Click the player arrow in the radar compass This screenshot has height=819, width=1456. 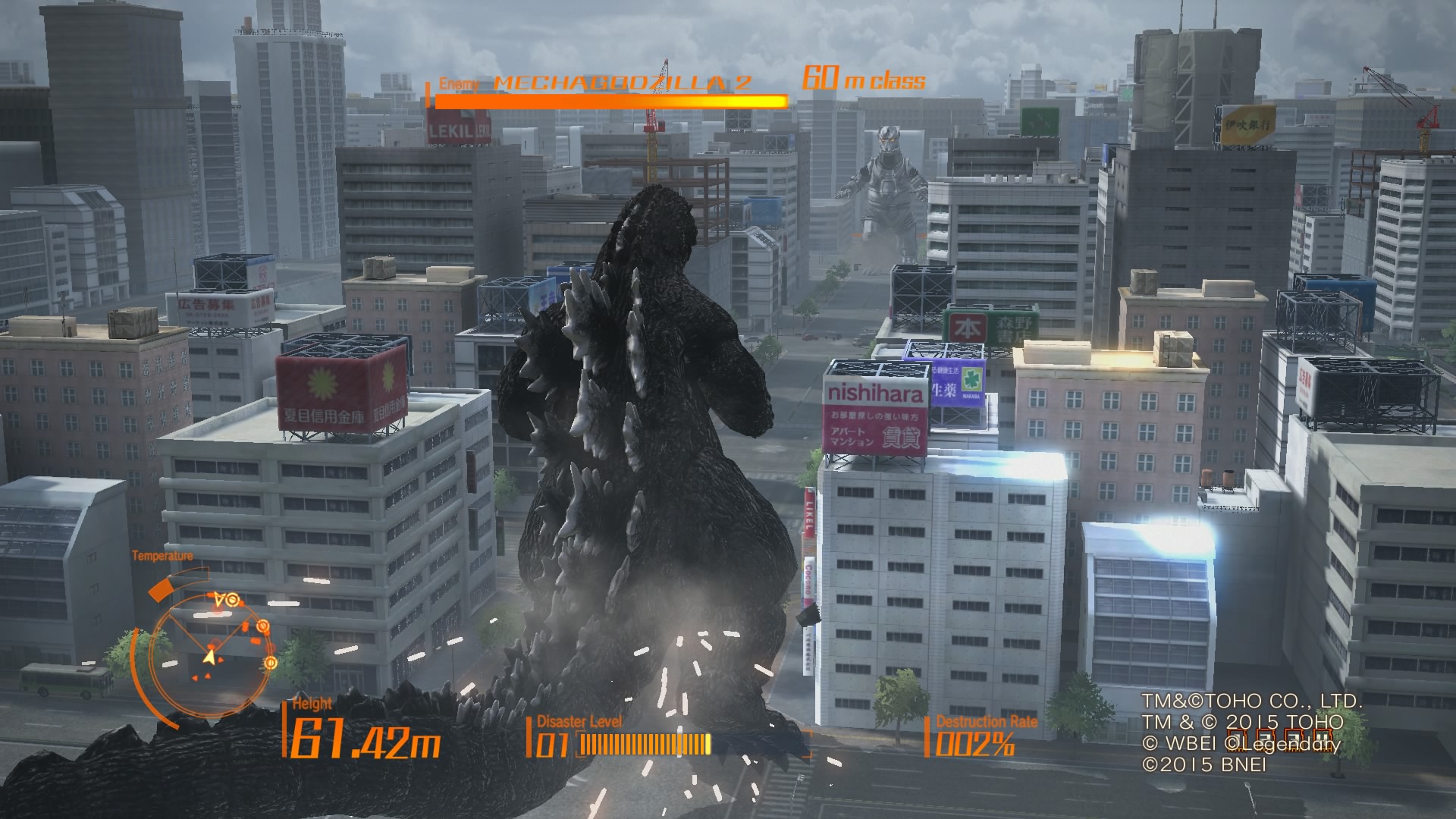pyautogui.click(x=211, y=656)
